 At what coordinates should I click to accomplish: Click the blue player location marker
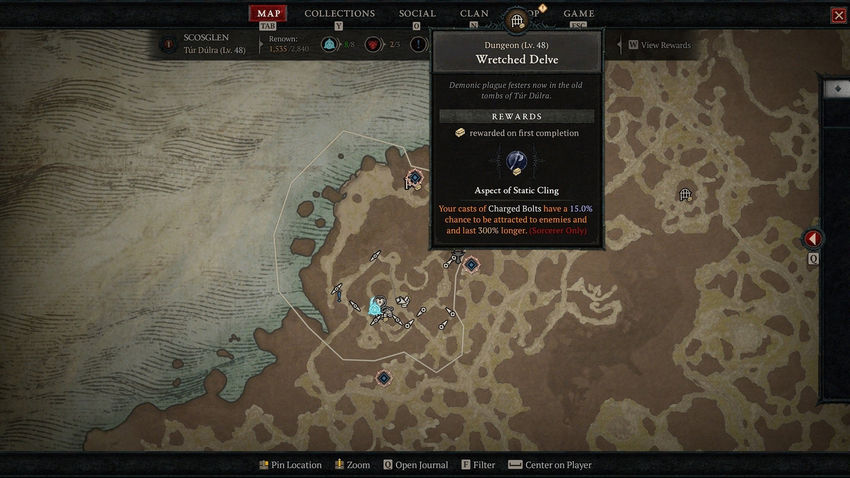pyautogui.click(x=377, y=306)
